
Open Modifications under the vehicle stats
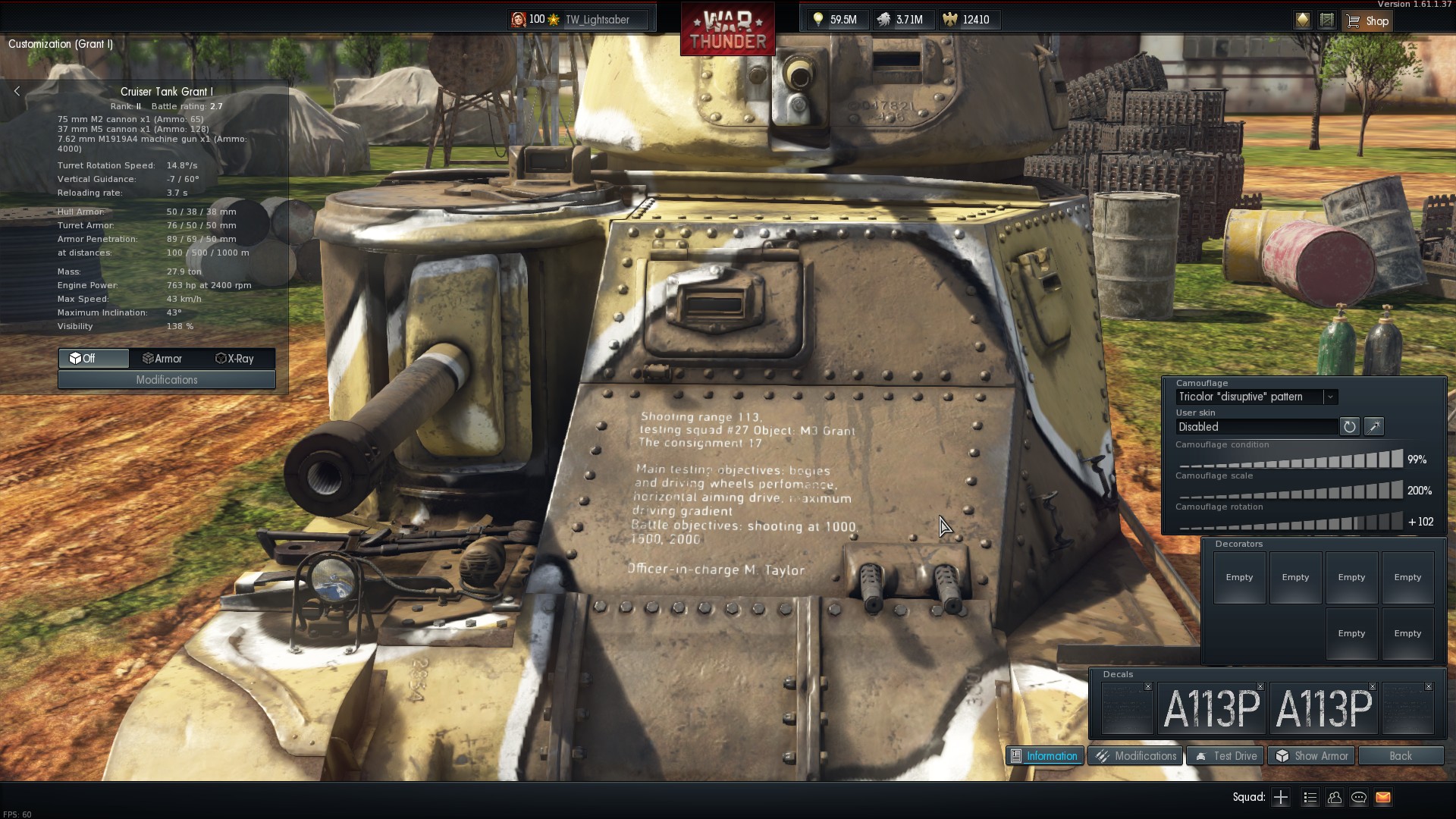[x=167, y=380]
